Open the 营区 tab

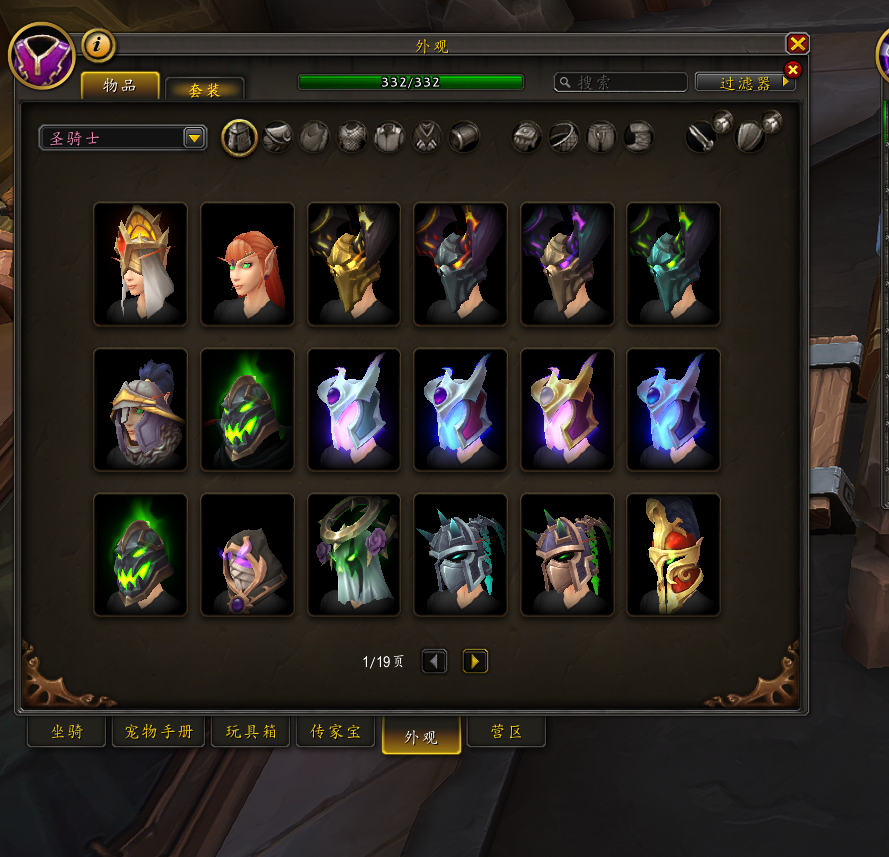[507, 732]
